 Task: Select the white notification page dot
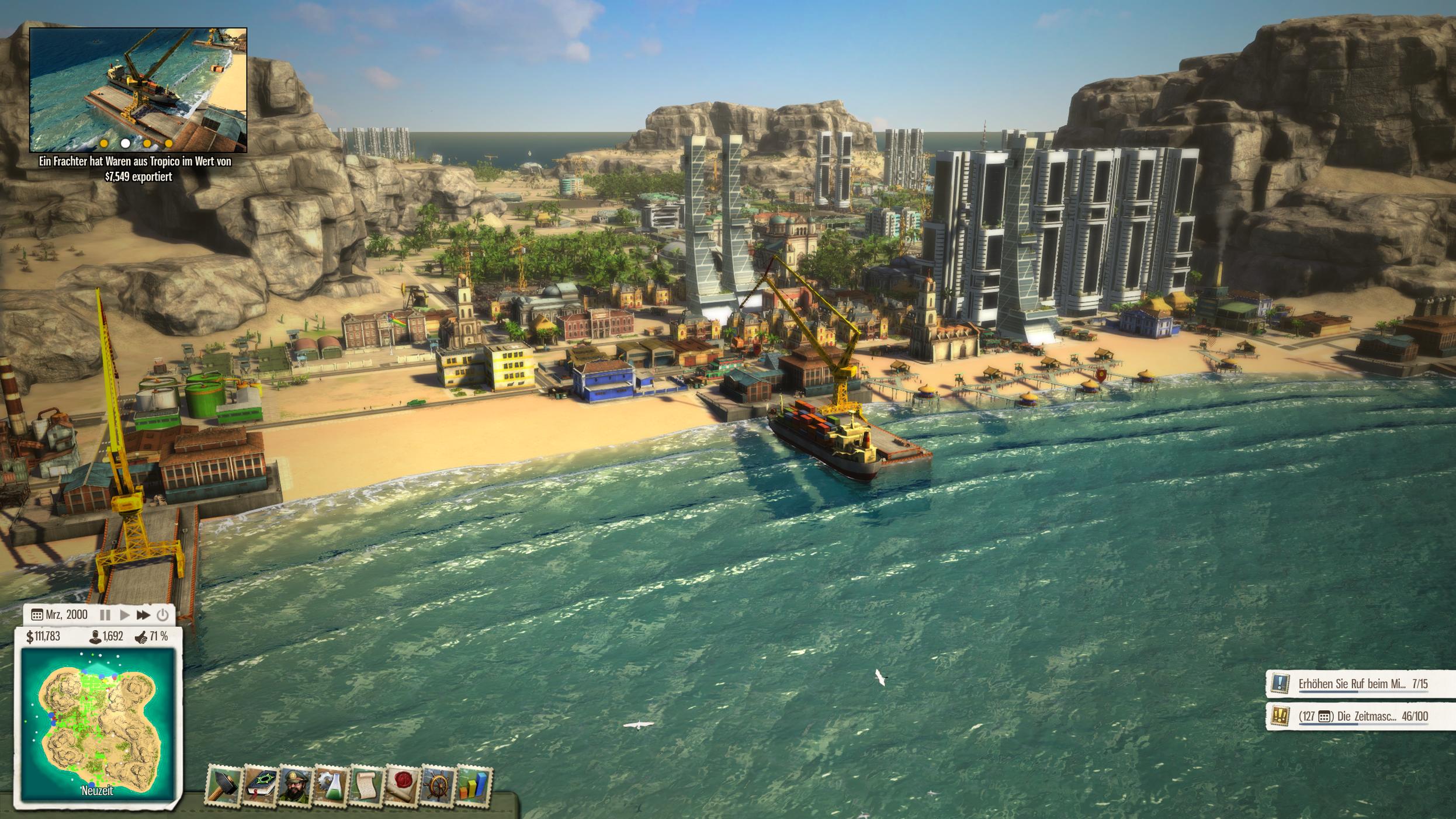[125, 143]
